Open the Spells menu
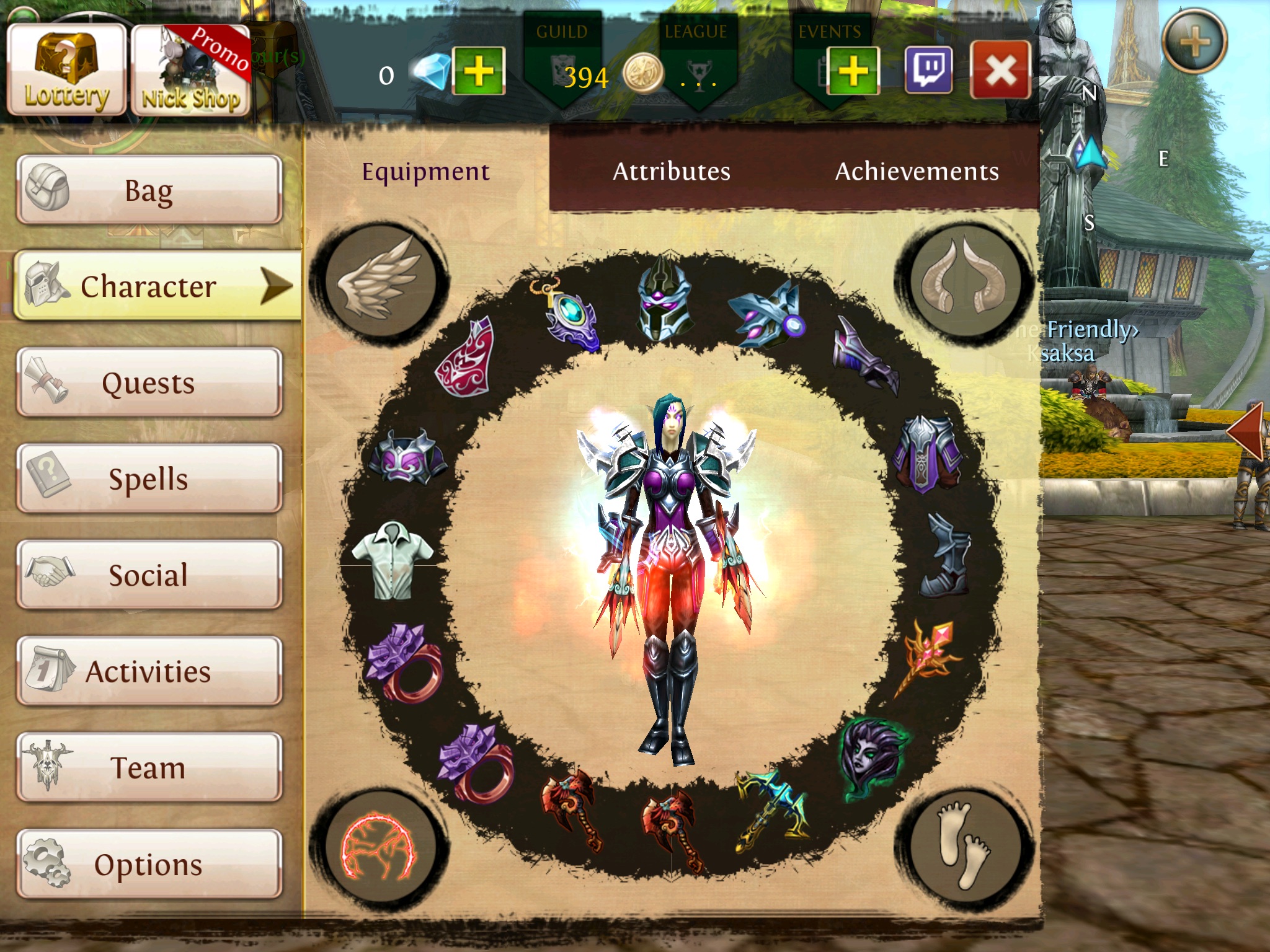 tap(149, 478)
